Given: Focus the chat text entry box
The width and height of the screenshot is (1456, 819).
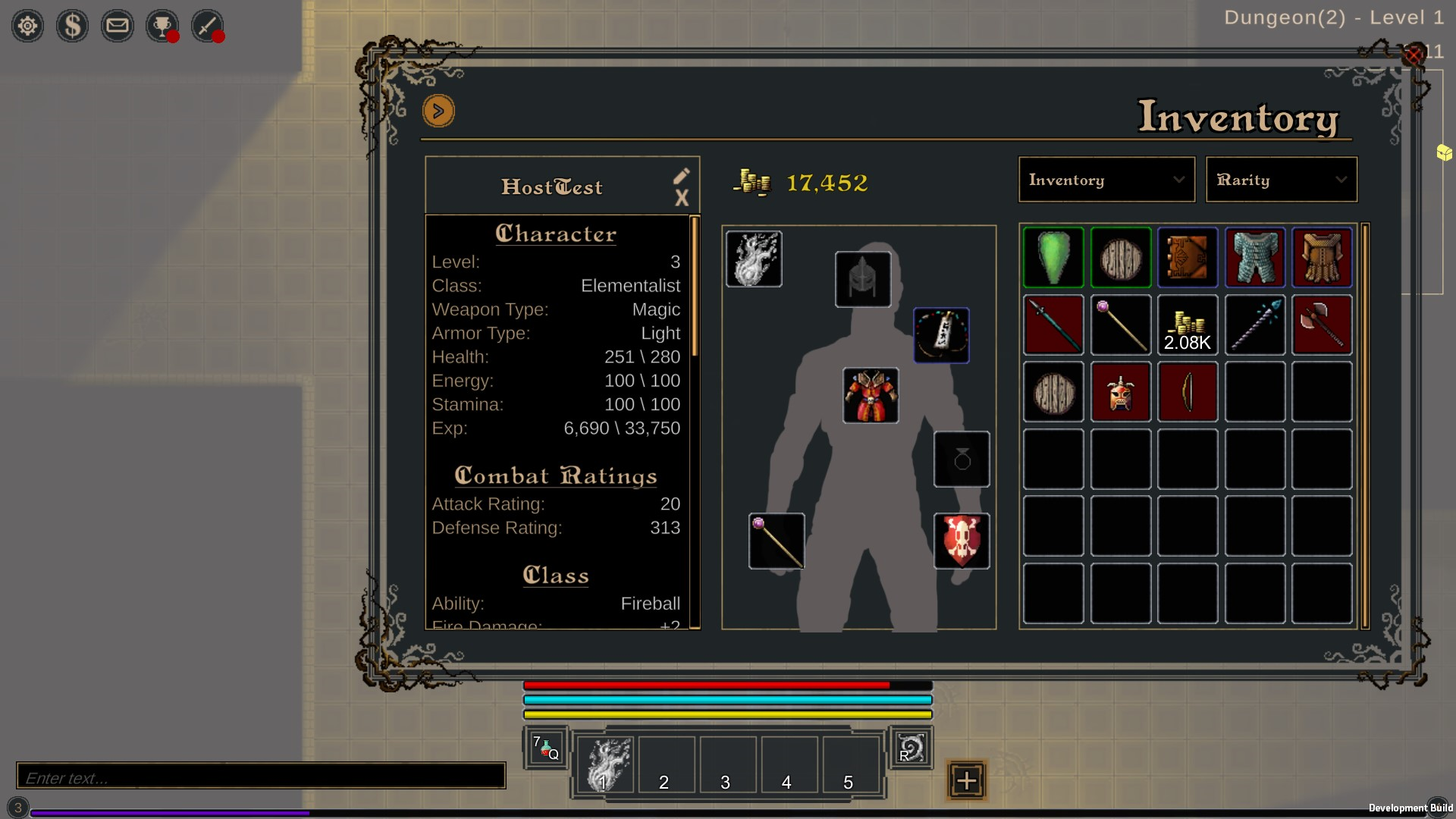Looking at the screenshot, I should click(x=261, y=777).
